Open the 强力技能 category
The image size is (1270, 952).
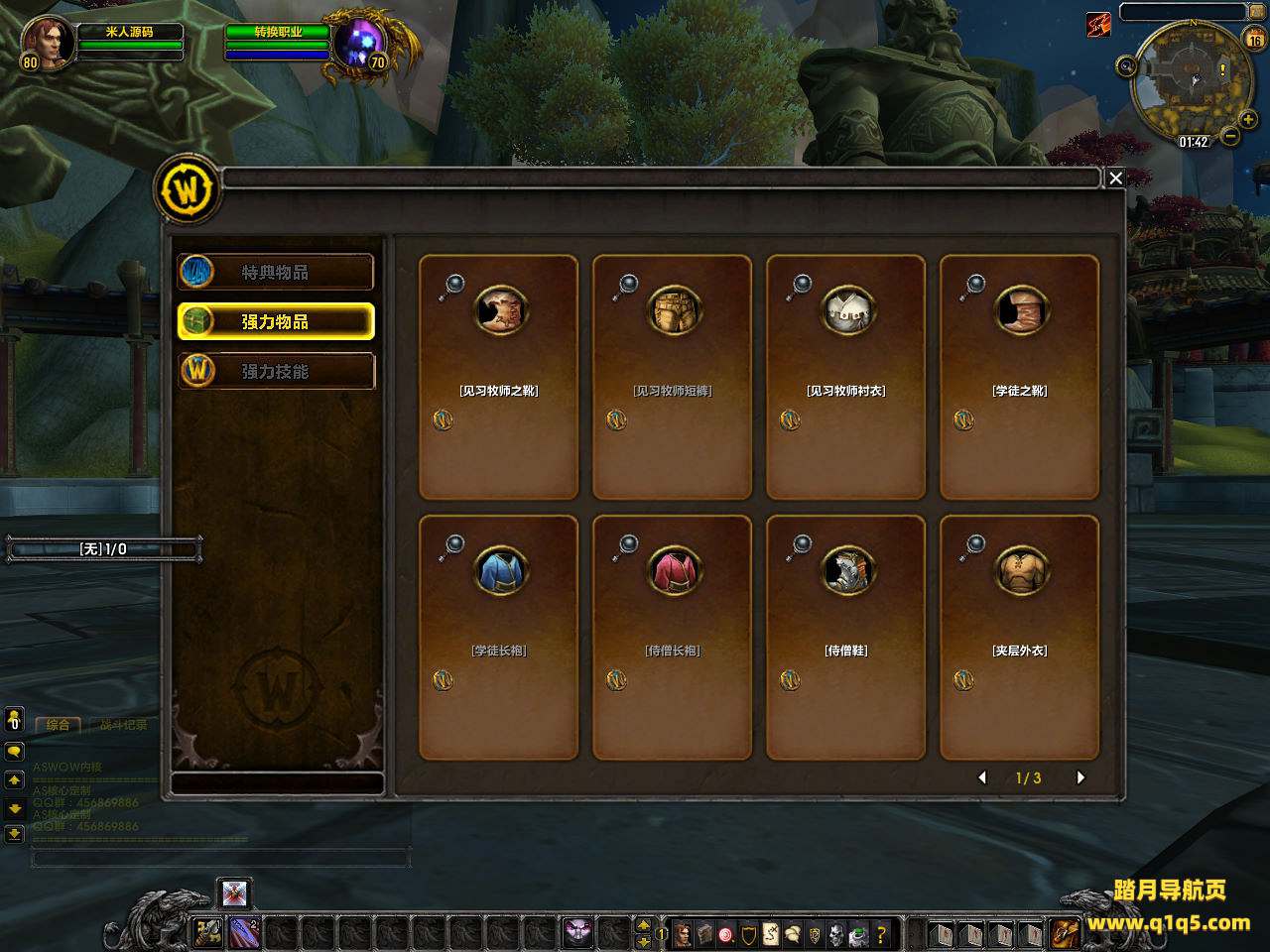[x=276, y=371]
